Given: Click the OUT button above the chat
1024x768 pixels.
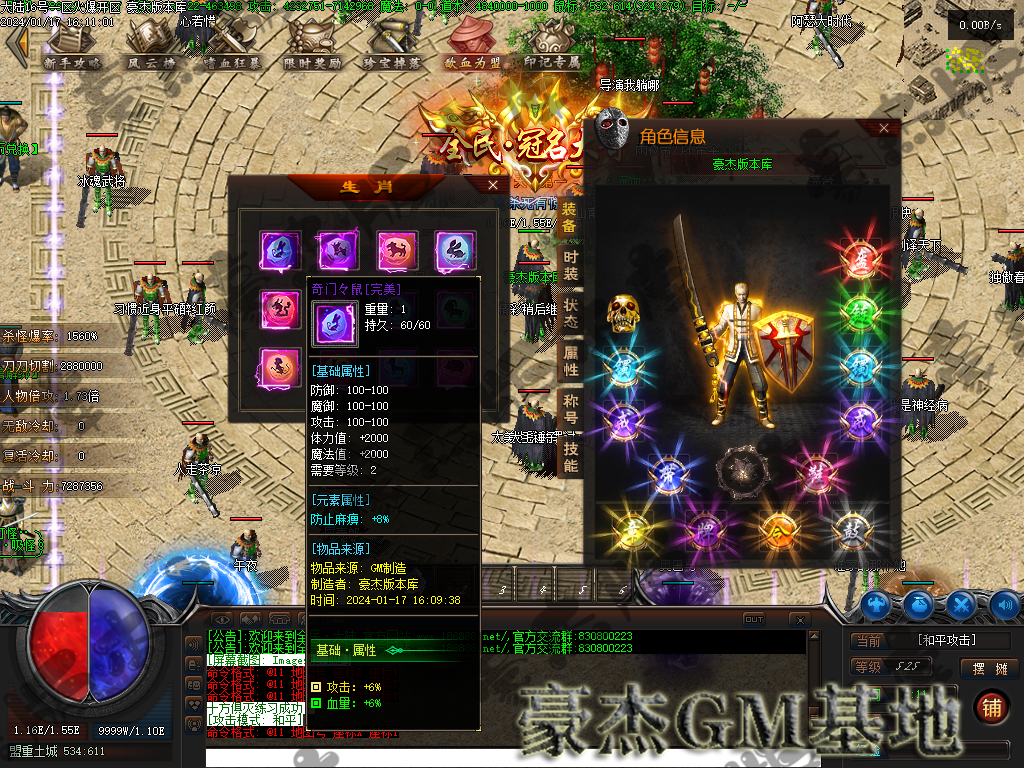Looking at the screenshot, I should pos(753,620).
